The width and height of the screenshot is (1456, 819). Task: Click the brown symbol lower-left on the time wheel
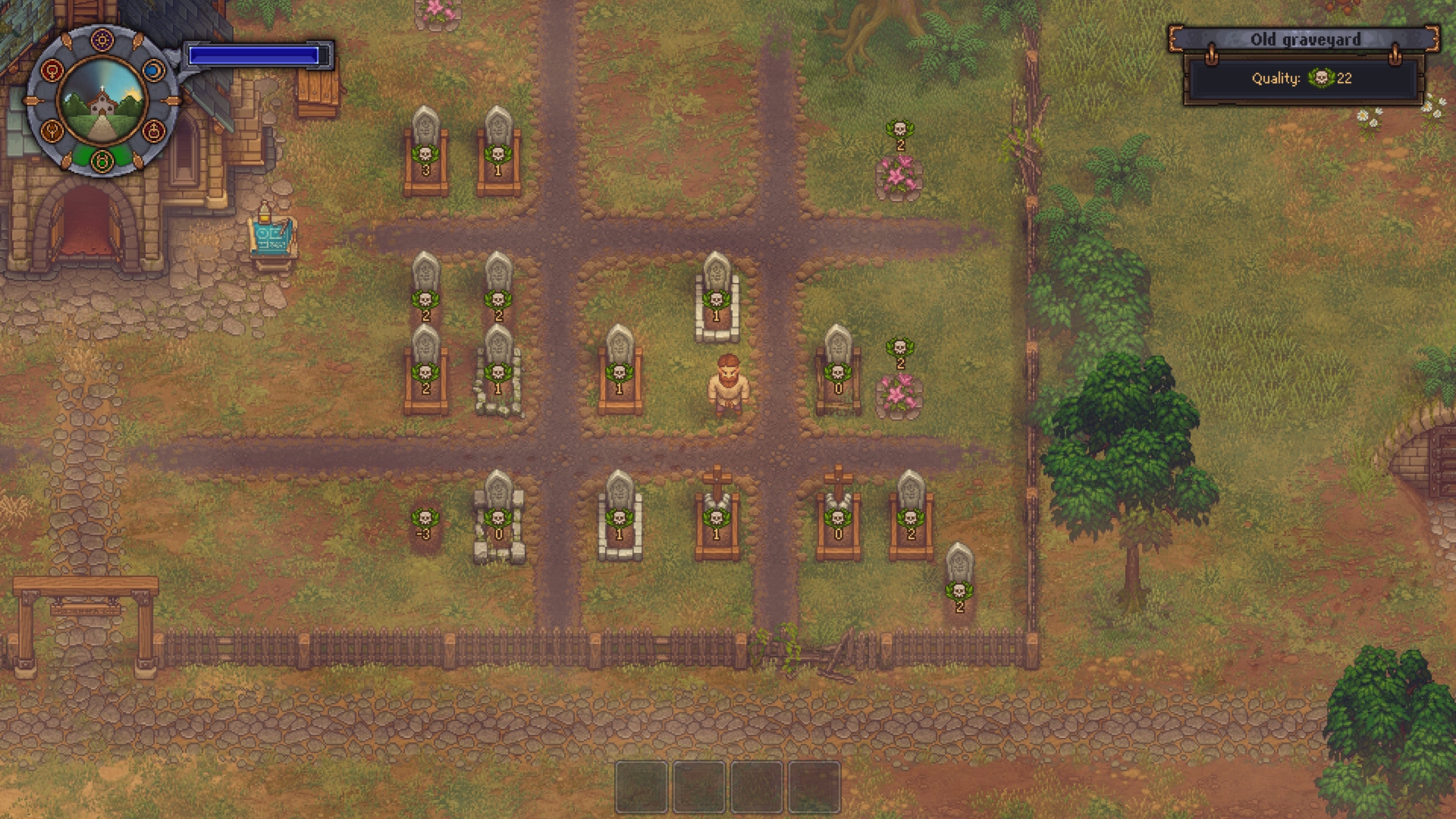pyautogui.click(x=52, y=130)
